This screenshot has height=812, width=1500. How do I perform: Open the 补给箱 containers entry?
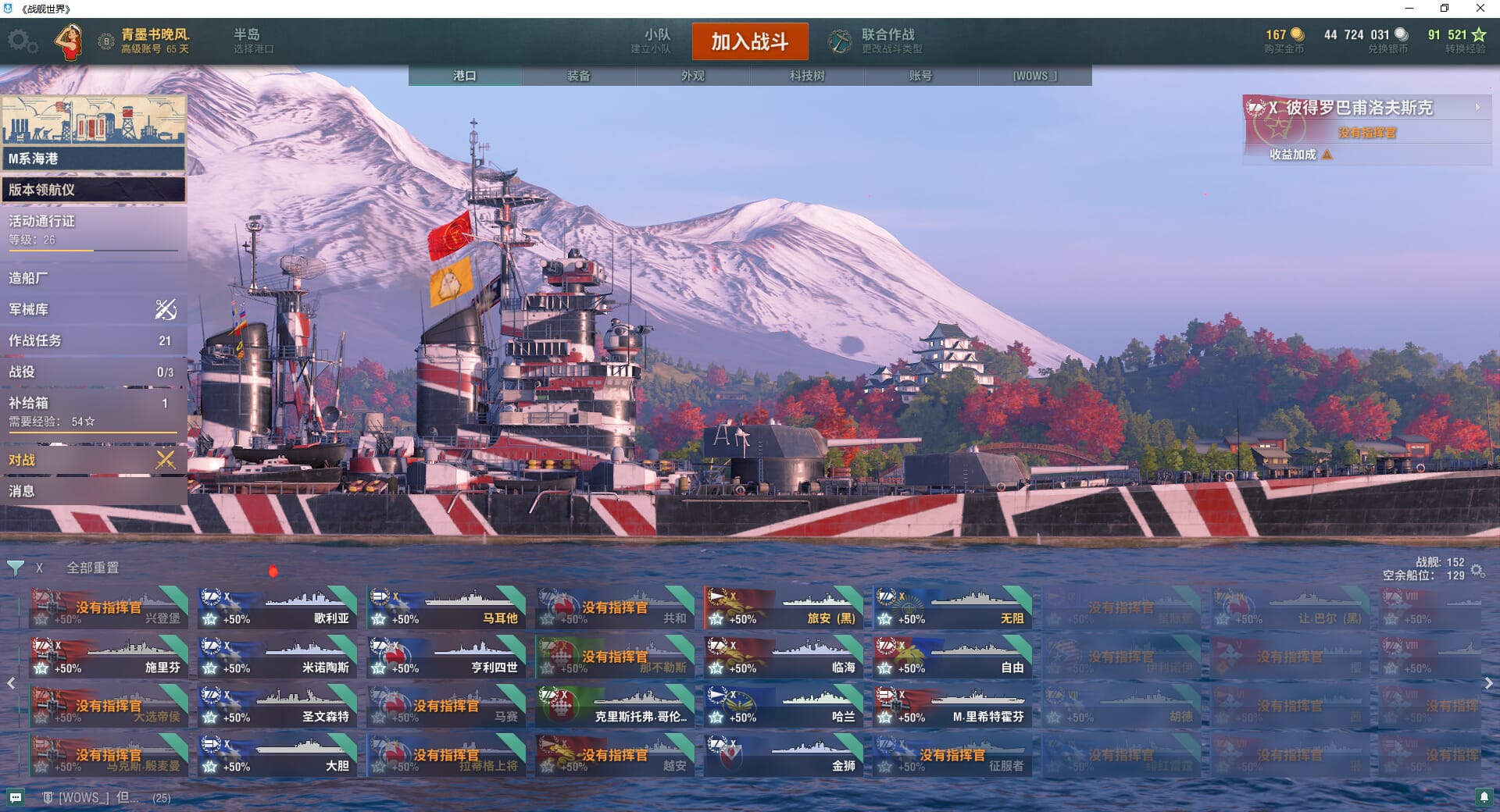(x=92, y=409)
